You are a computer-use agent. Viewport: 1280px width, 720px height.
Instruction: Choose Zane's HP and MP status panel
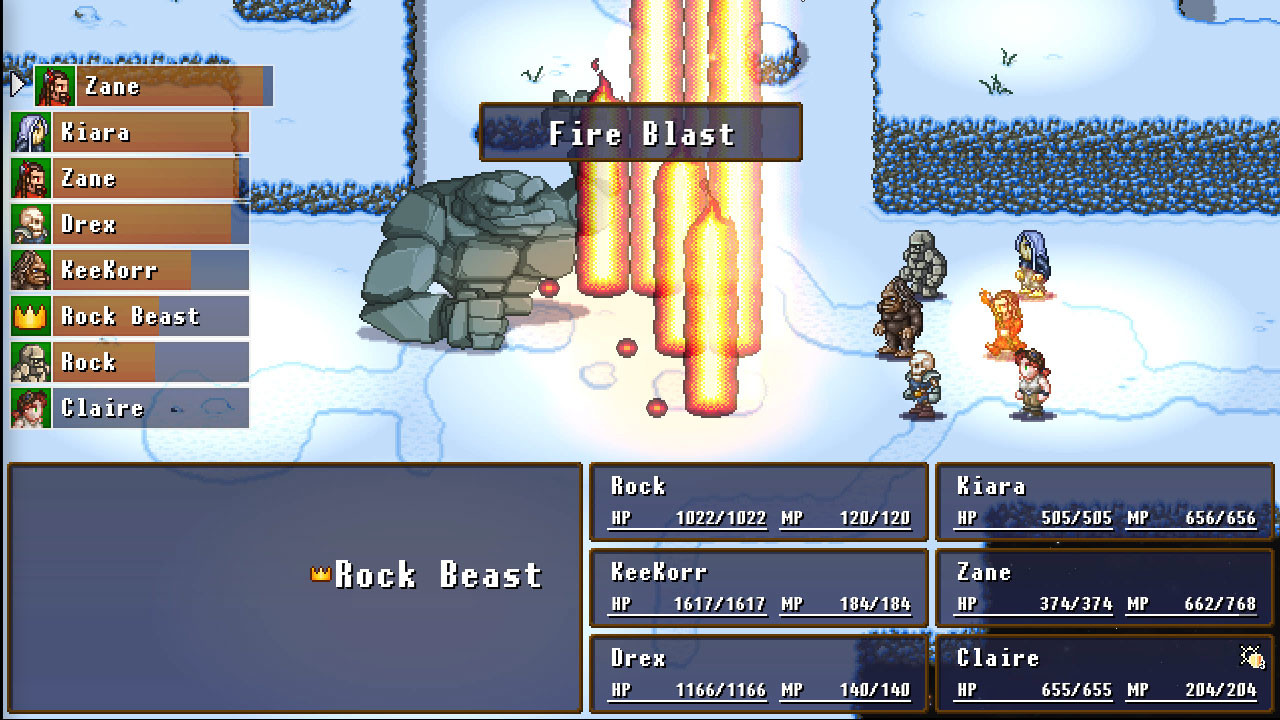1104,588
